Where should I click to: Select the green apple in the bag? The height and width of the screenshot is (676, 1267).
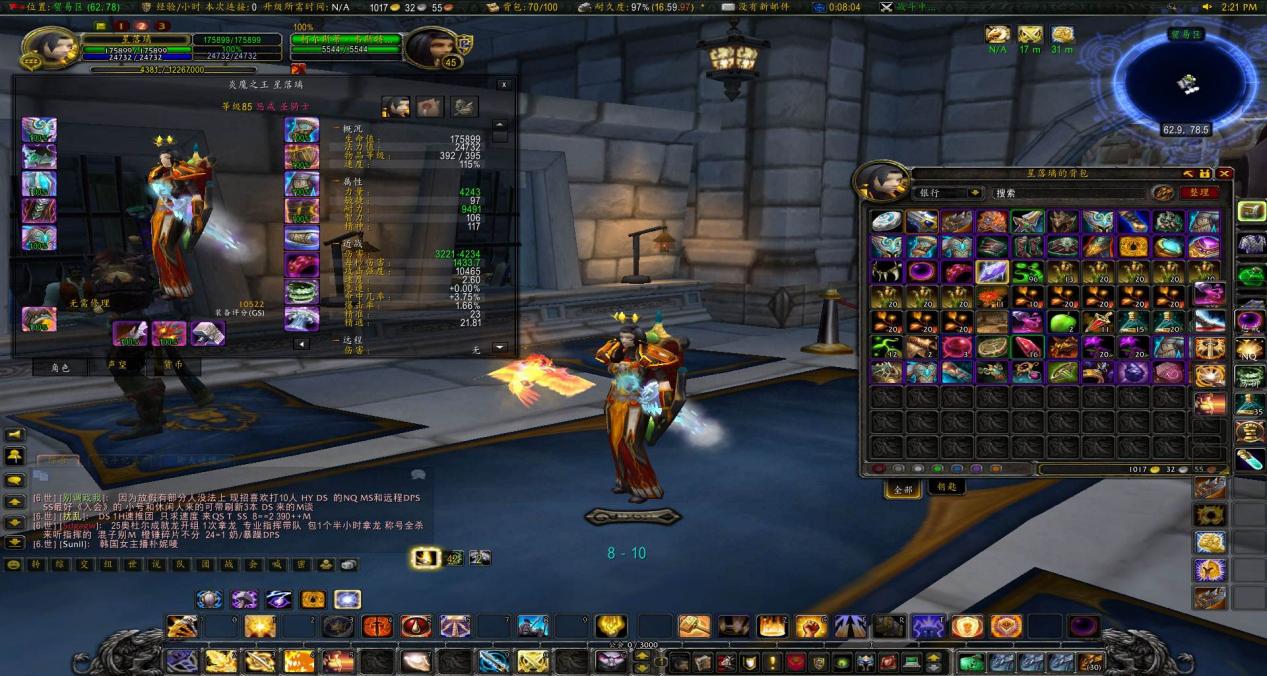(x=1062, y=322)
